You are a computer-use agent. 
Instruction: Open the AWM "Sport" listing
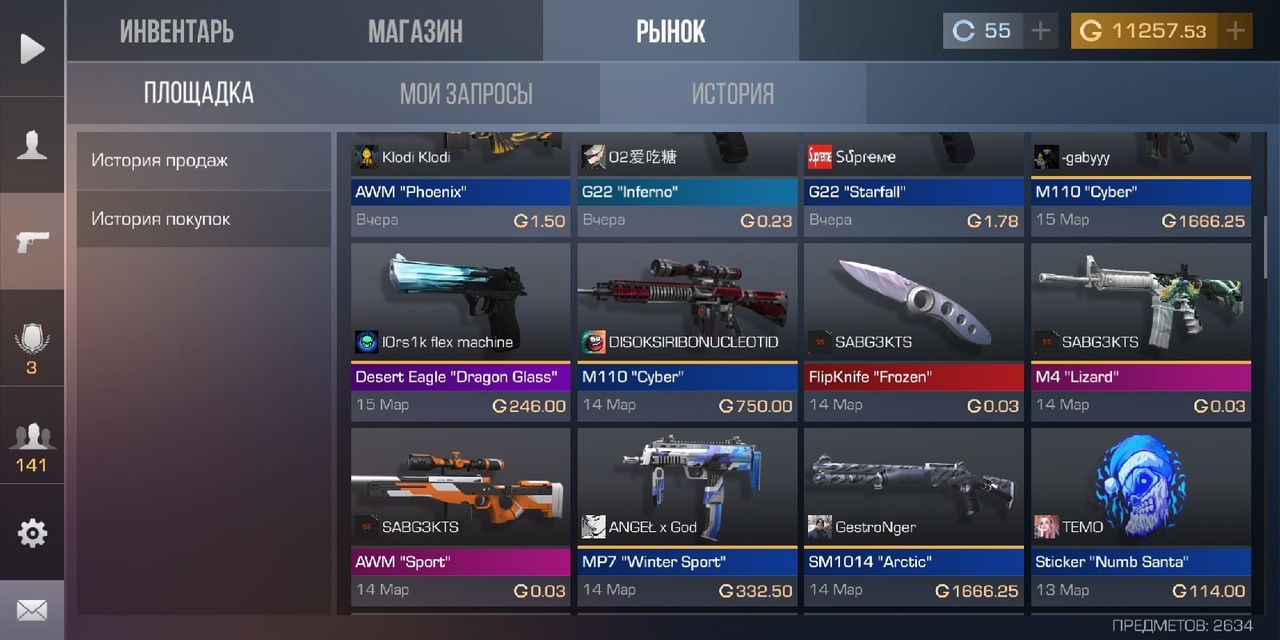point(461,515)
